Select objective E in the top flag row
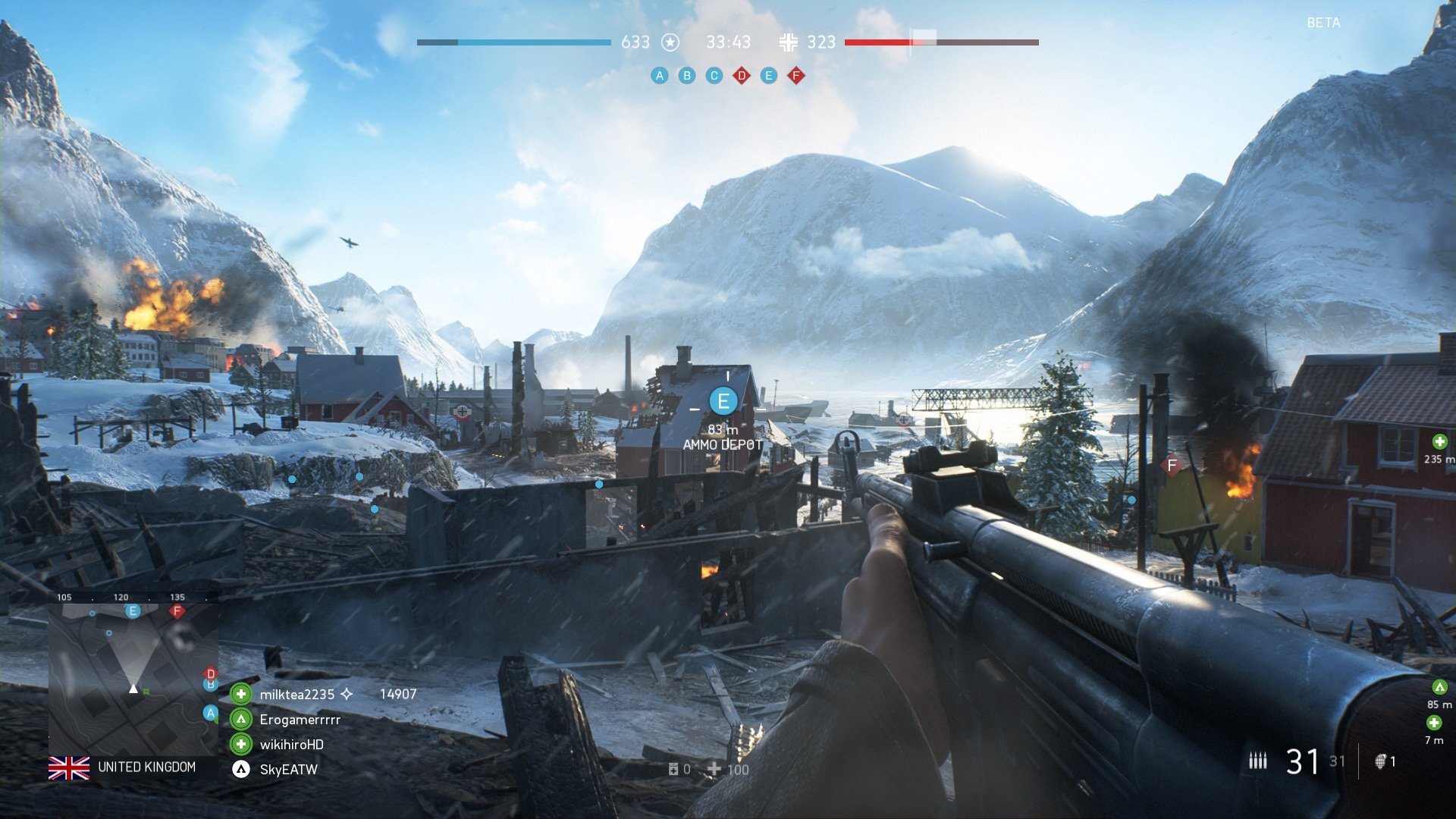Screen dimensions: 1456x819 769,76
